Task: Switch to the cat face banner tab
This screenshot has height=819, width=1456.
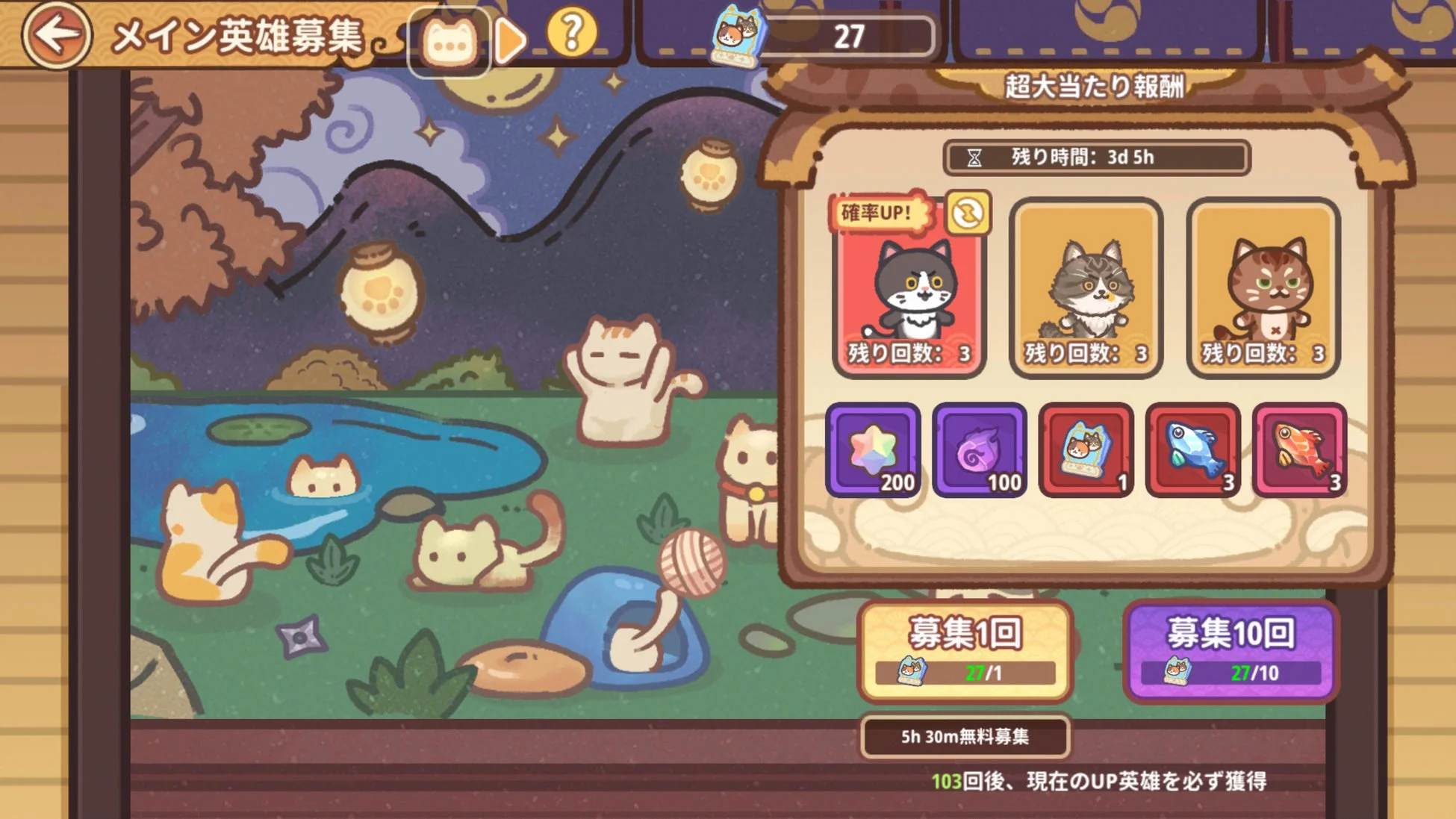Action: coord(448,37)
